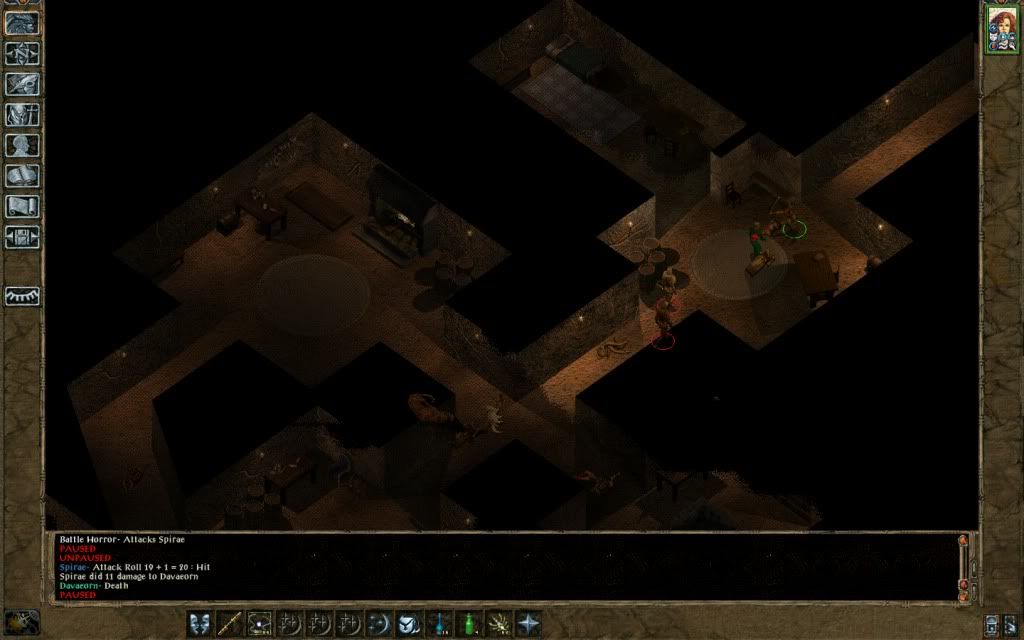Open the inventory screen
Screen dimensions: 1024x640
click(x=23, y=115)
